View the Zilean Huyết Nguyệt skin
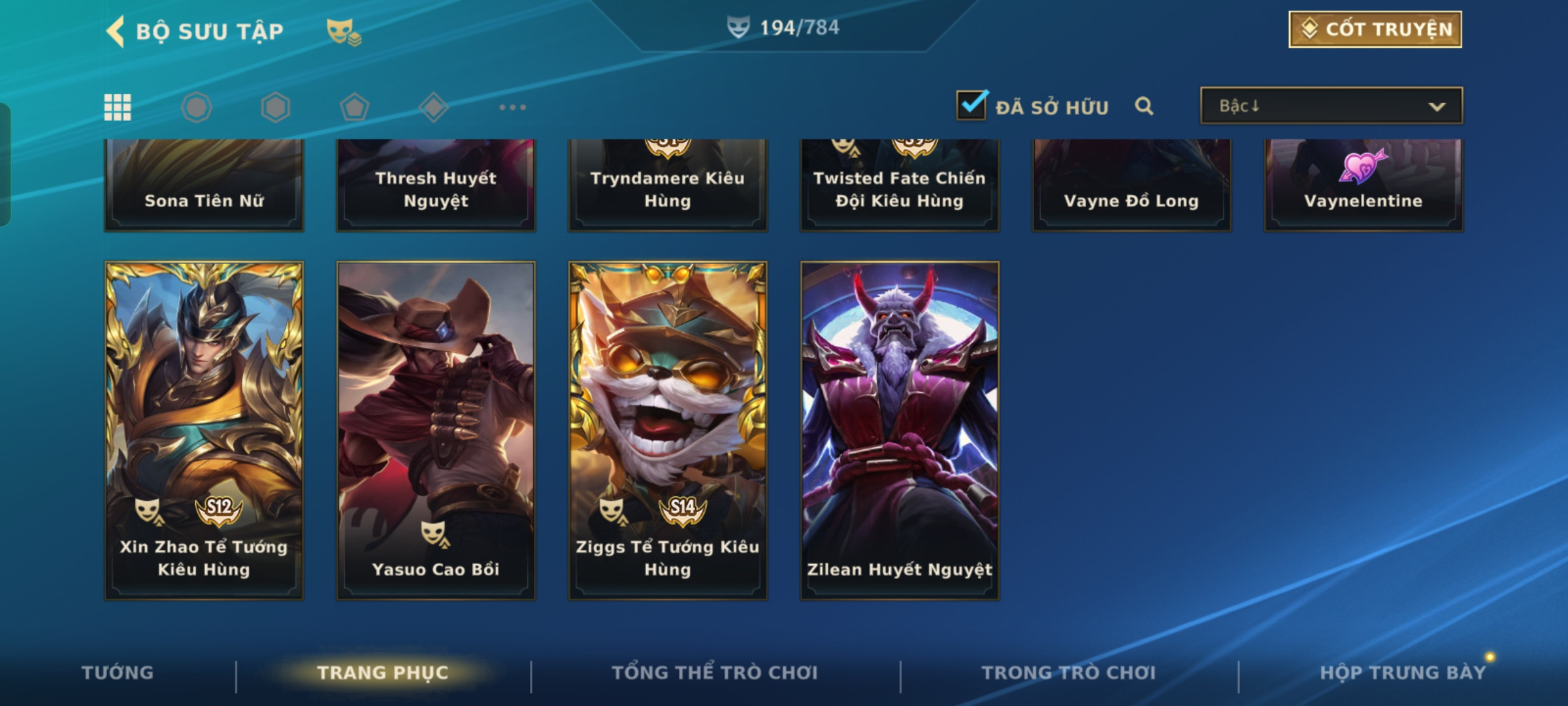 900,430
